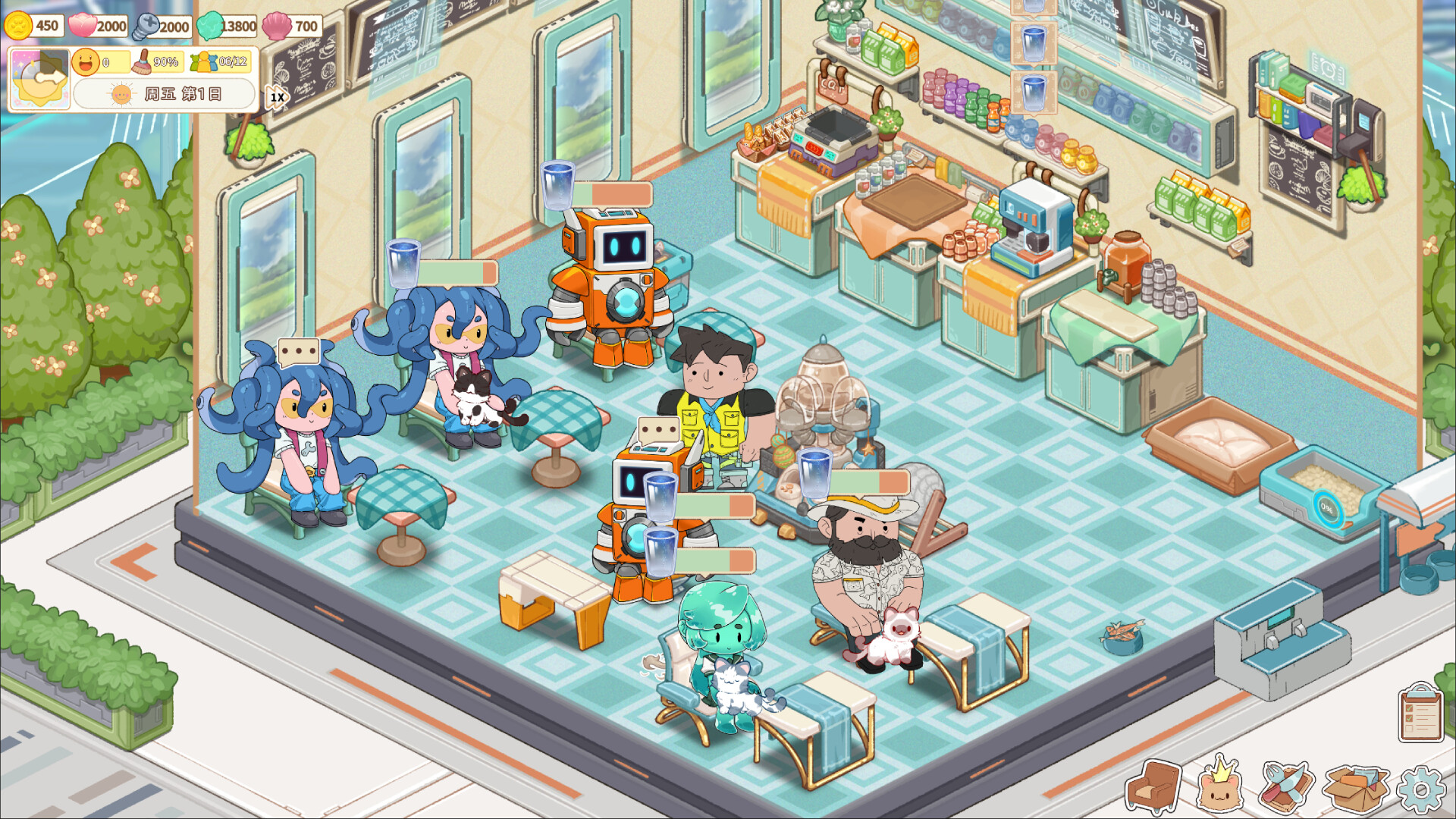This screenshot has width=1456, height=819.
Task: Click the speech bubble above the seated blue-haired customer
Action: coord(298,351)
